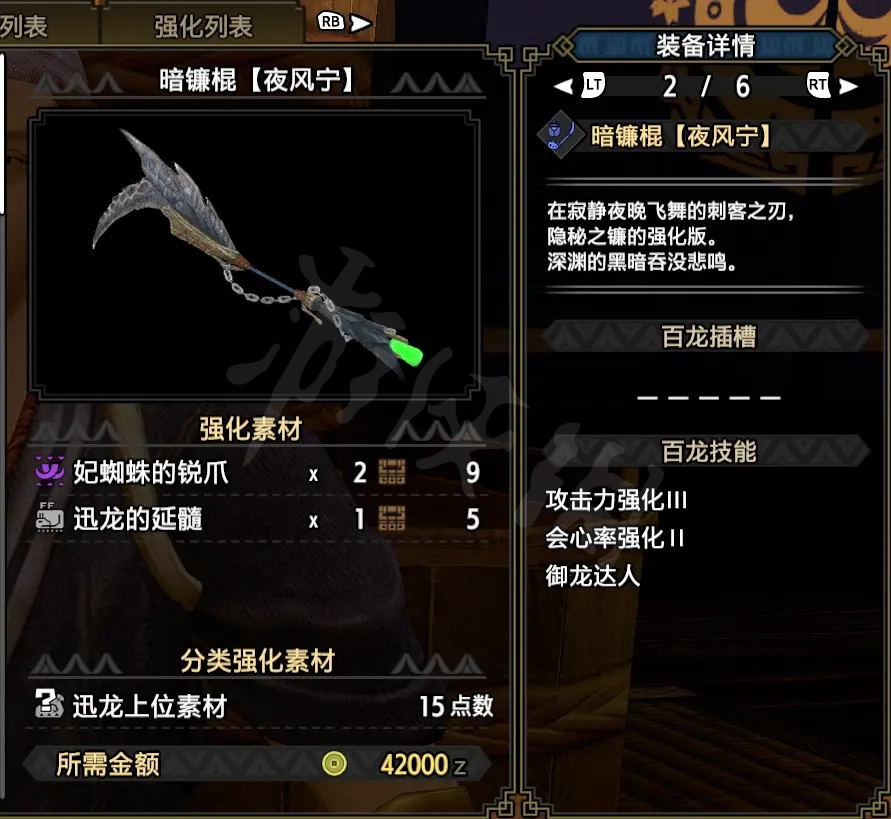Go to next equipment details page arrow

(x=834, y=86)
